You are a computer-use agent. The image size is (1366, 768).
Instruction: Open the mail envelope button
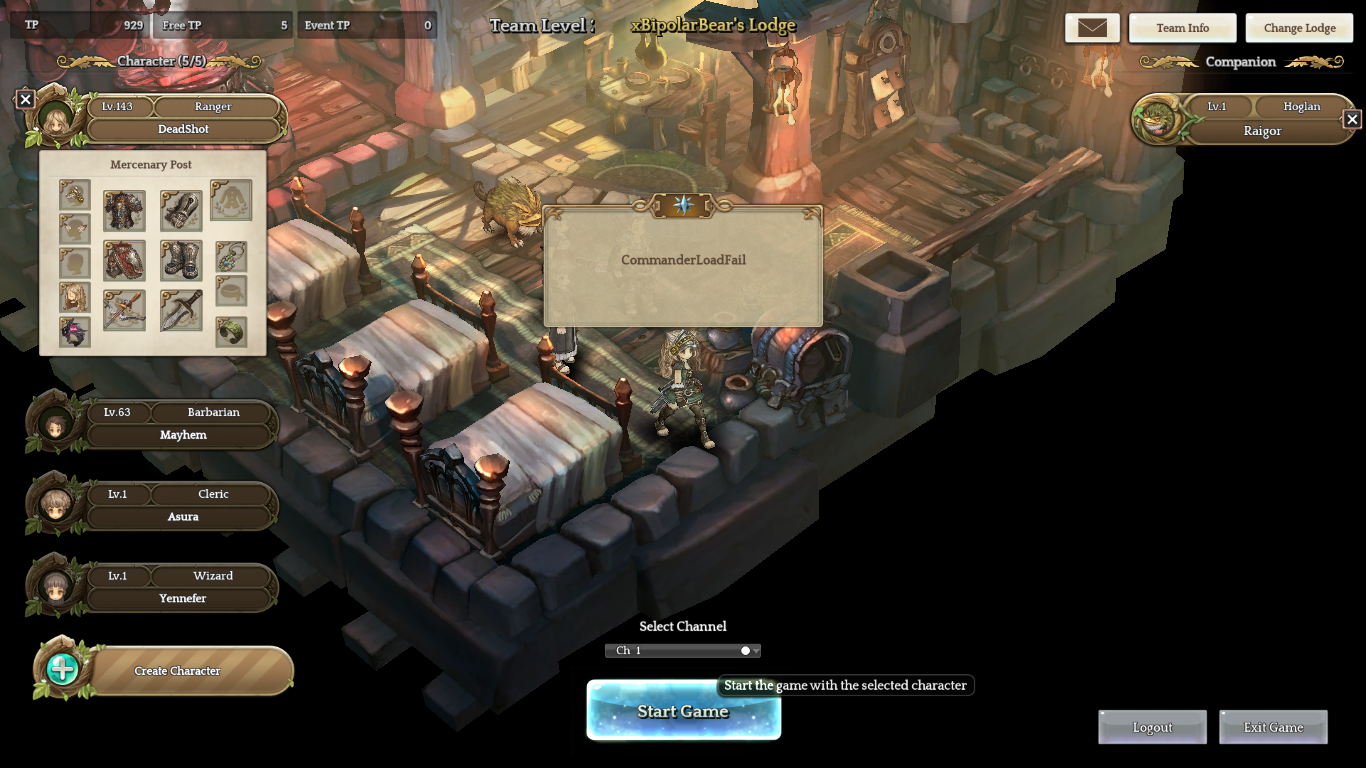(1092, 28)
